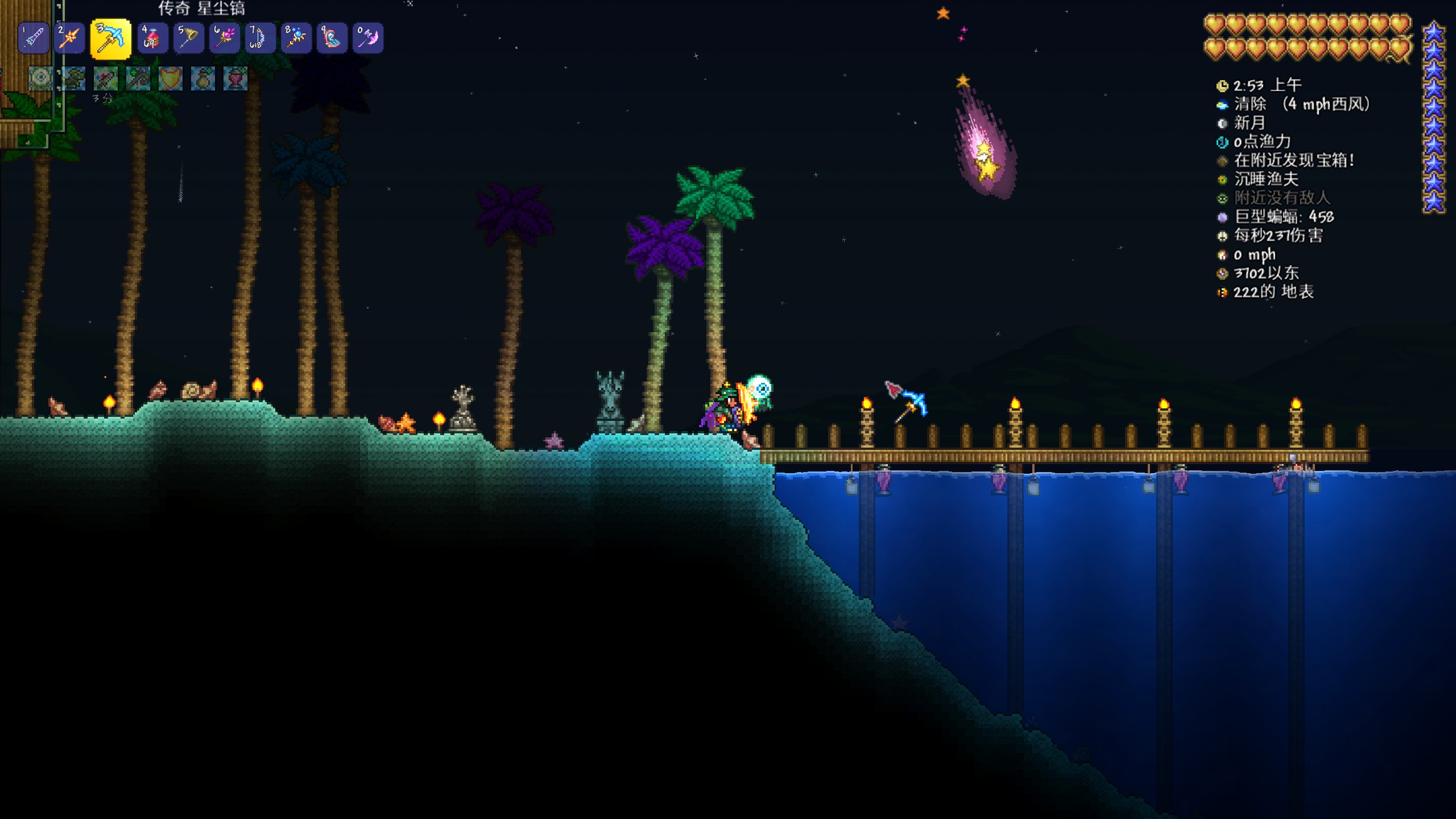
Task: Choose the blue orb staff in slot 8
Action: 296,38
